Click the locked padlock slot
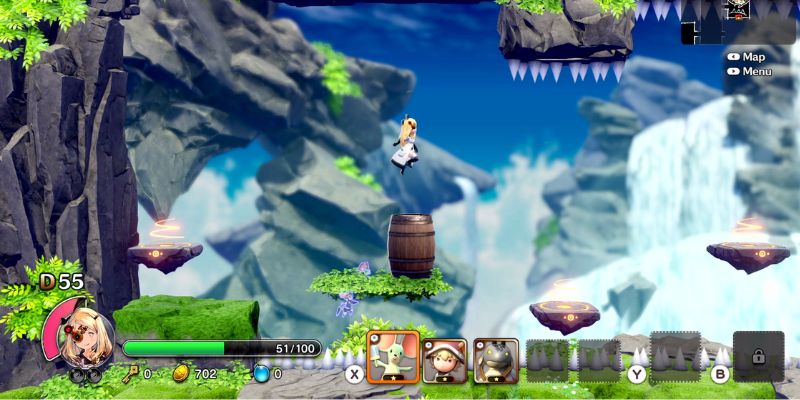 click(758, 357)
